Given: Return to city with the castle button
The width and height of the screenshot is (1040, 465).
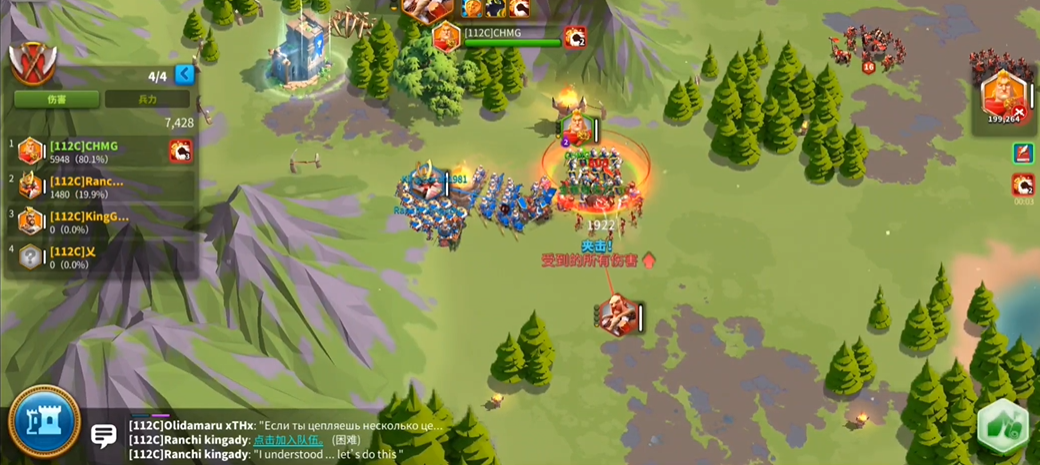Looking at the screenshot, I should tap(44, 421).
